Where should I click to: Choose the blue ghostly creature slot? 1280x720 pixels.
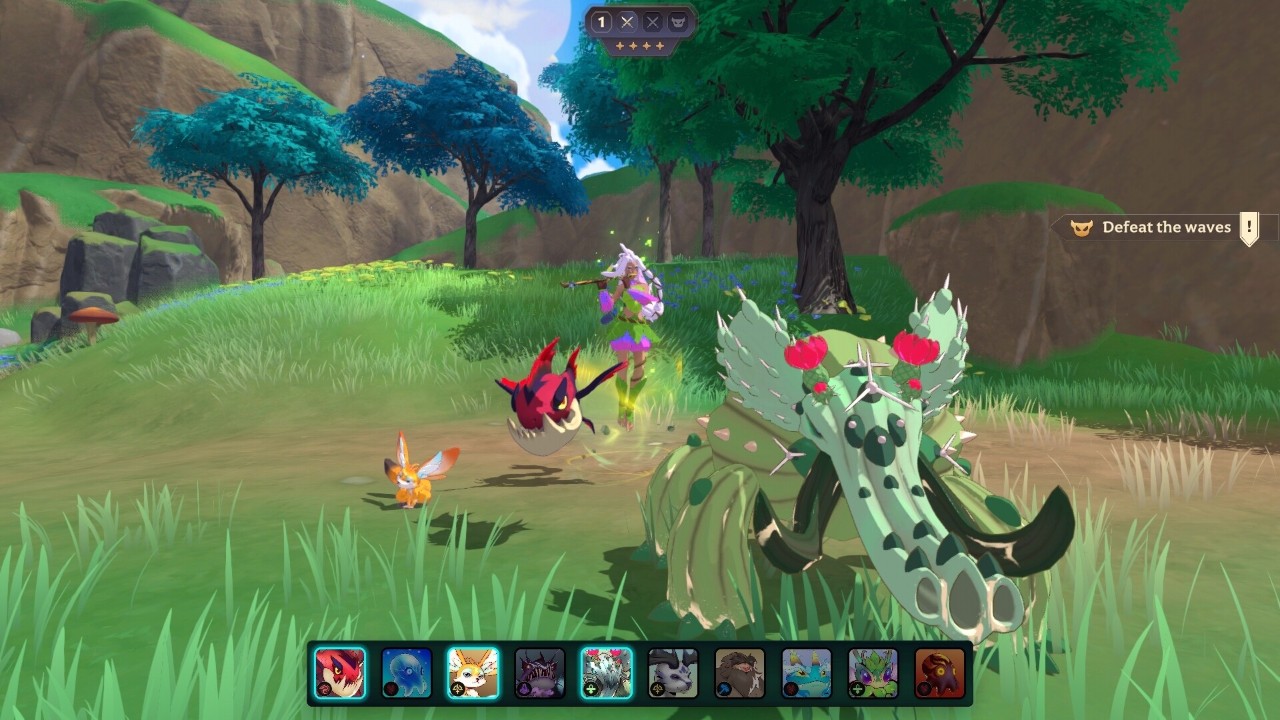[x=407, y=673]
